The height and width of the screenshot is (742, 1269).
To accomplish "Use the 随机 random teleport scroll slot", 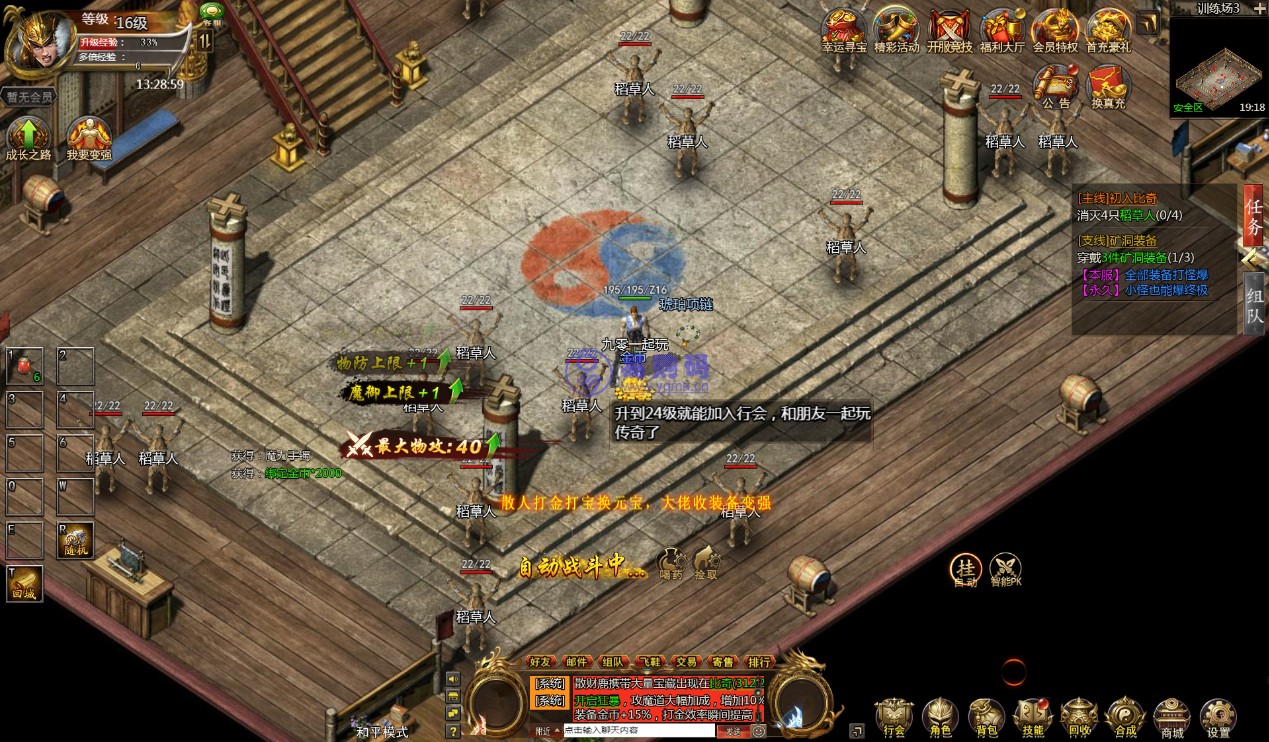I will pos(76,540).
